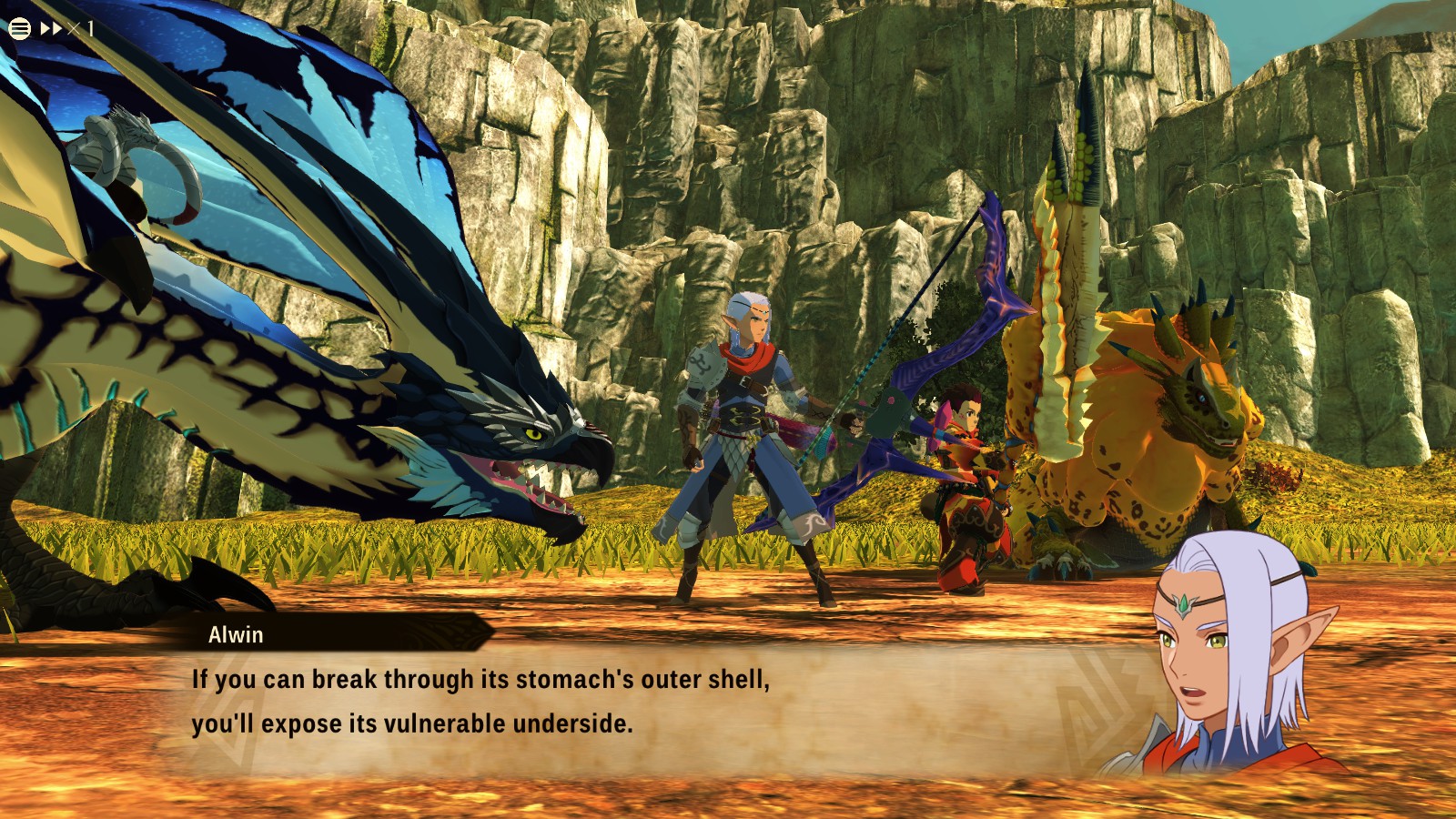Advance the dialogue by clicking the text

point(546,701)
